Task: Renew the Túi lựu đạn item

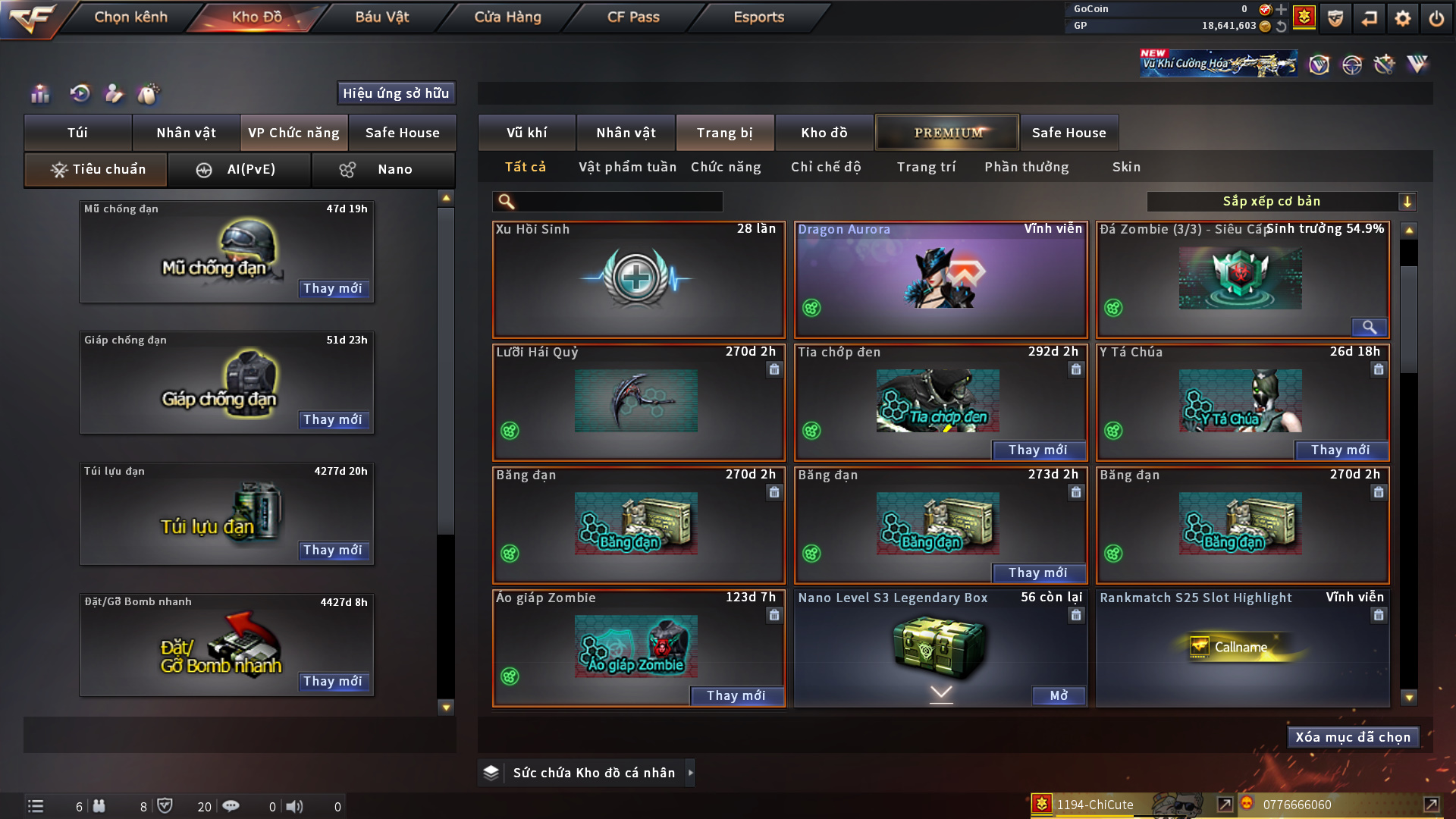Action: 333,550
